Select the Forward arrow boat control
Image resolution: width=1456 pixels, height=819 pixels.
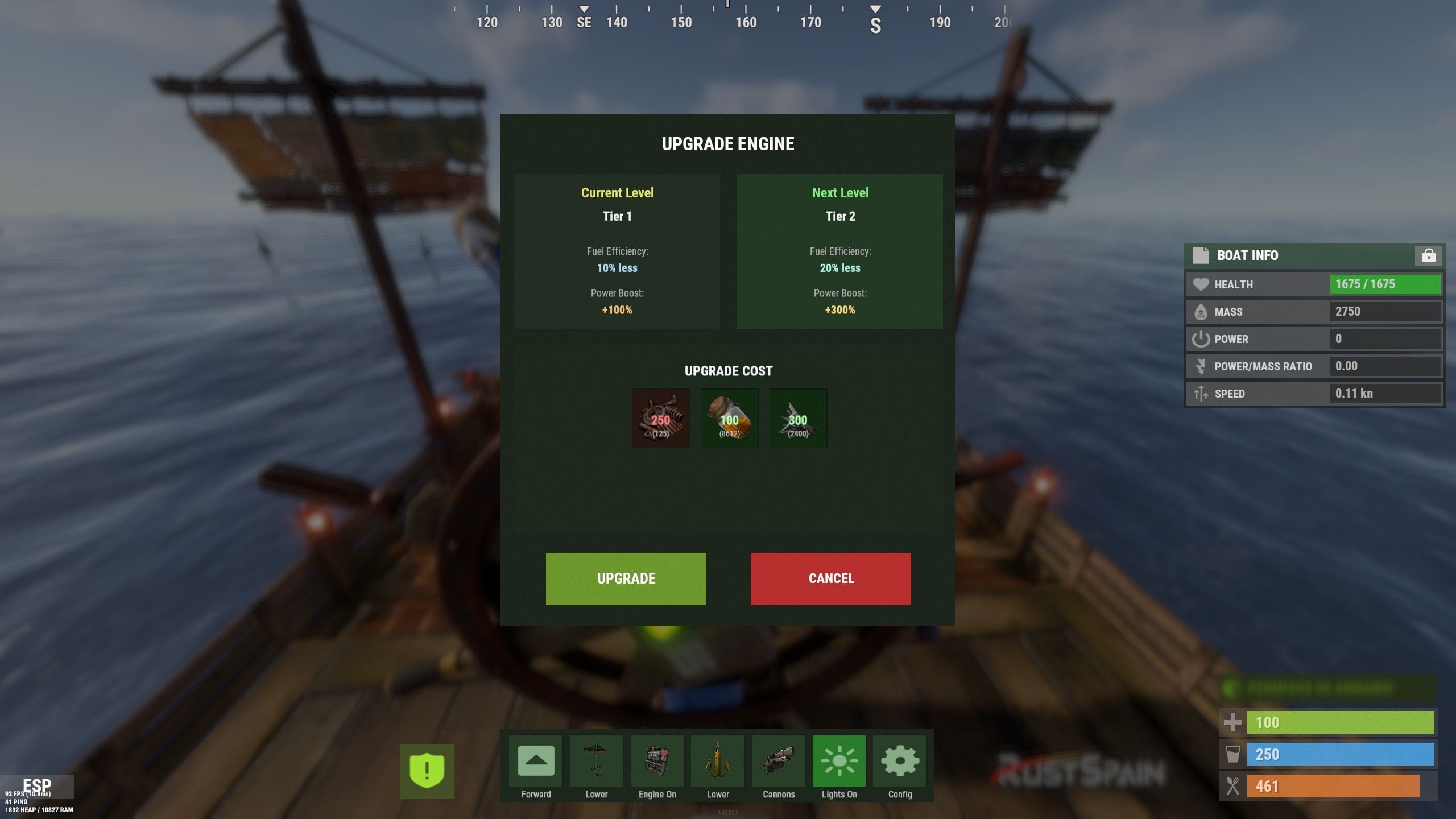(x=536, y=762)
